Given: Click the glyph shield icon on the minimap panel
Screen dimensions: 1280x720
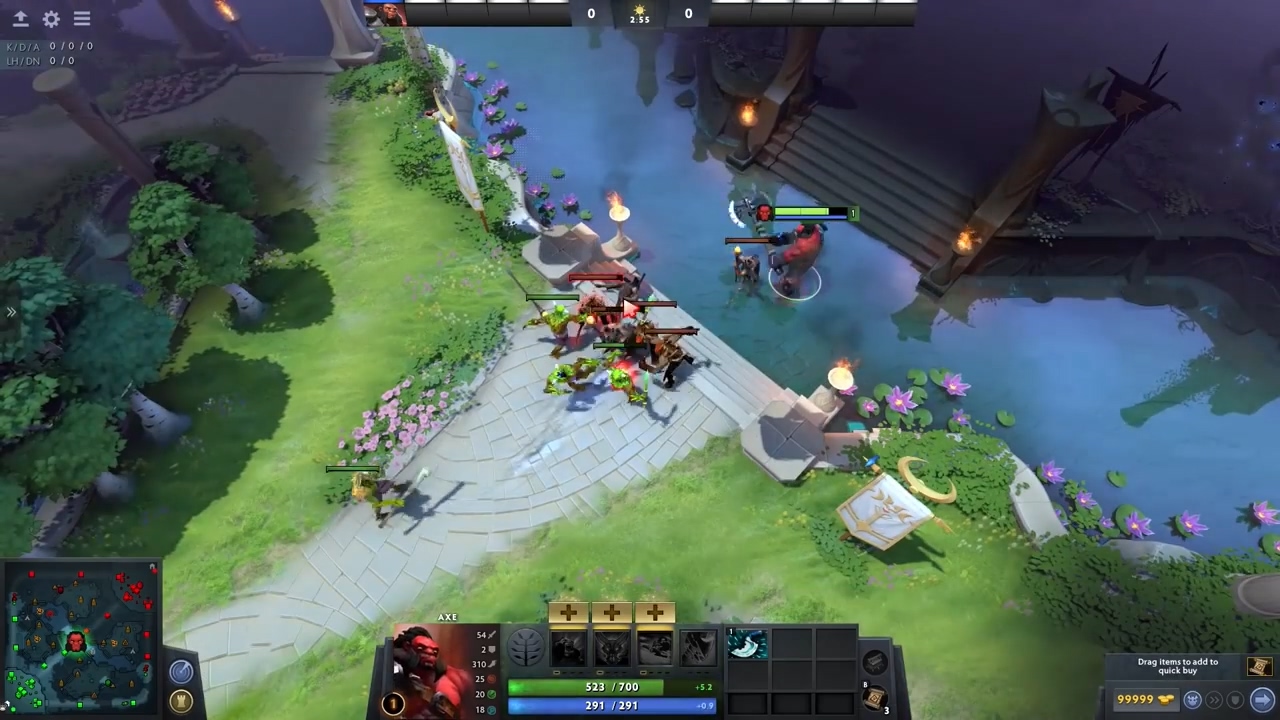Looking at the screenshot, I should 180,700.
